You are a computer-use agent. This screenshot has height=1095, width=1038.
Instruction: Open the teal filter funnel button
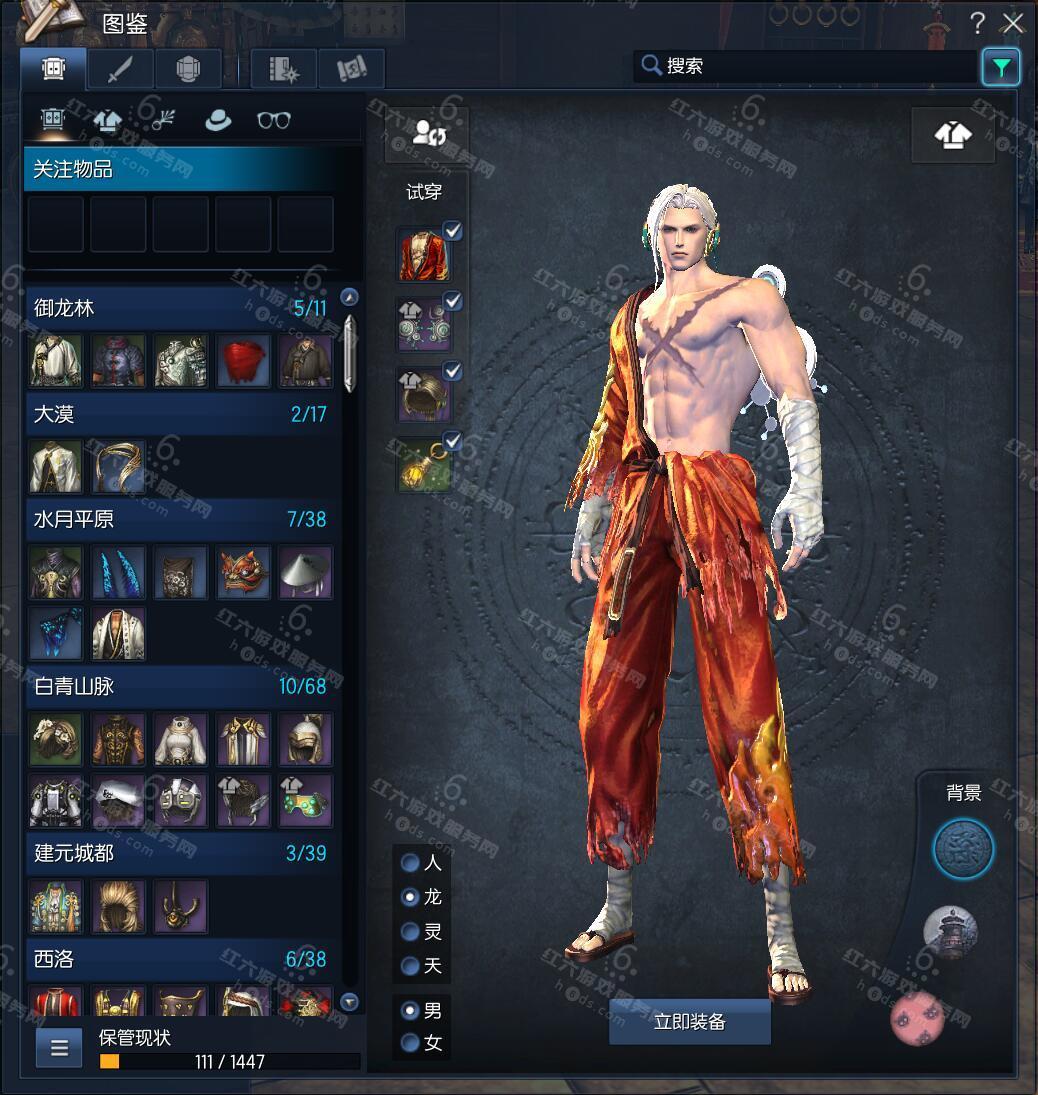coord(1000,67)
